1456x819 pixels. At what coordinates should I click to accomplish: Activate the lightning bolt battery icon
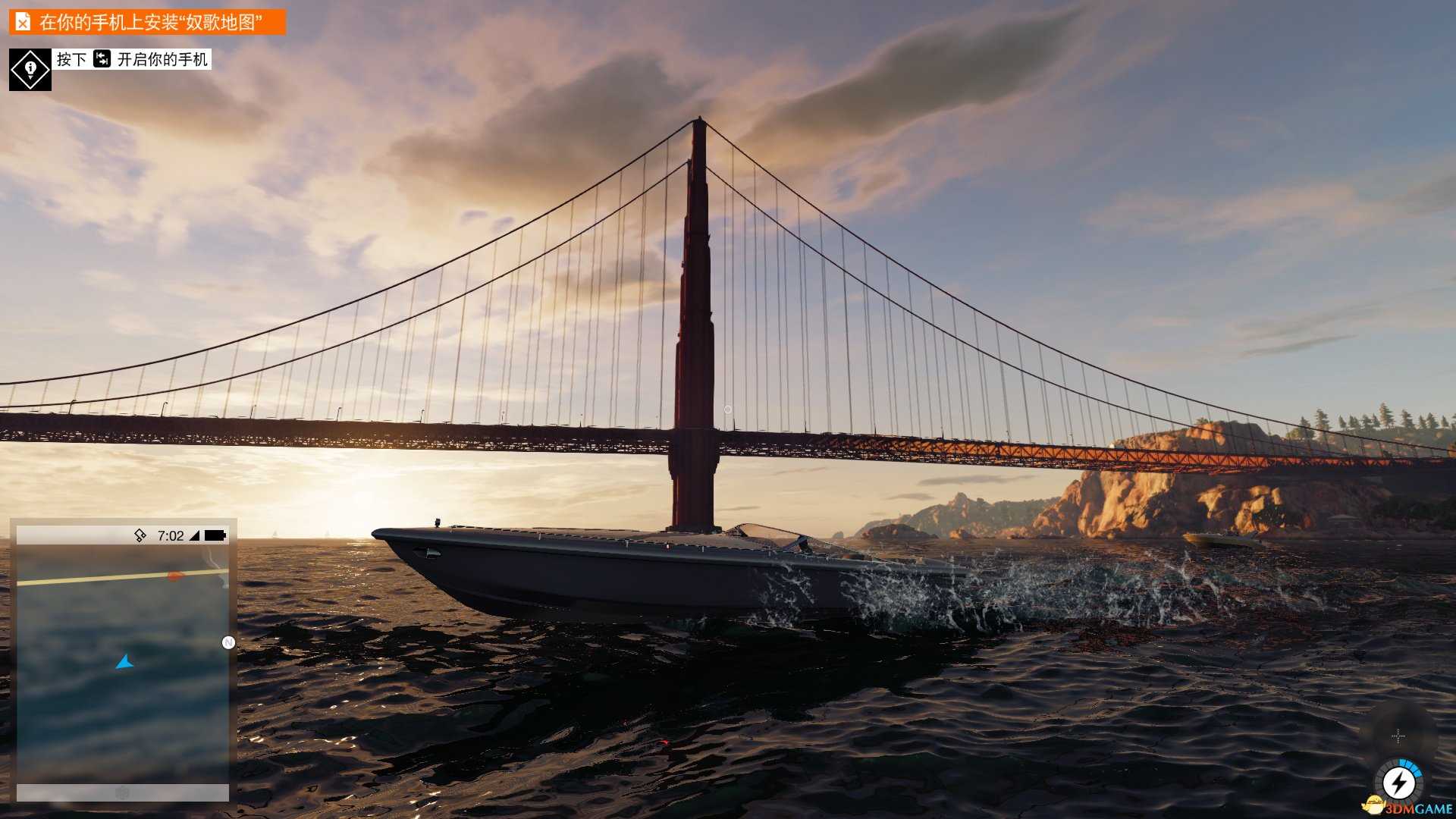tap(1398, 783)
